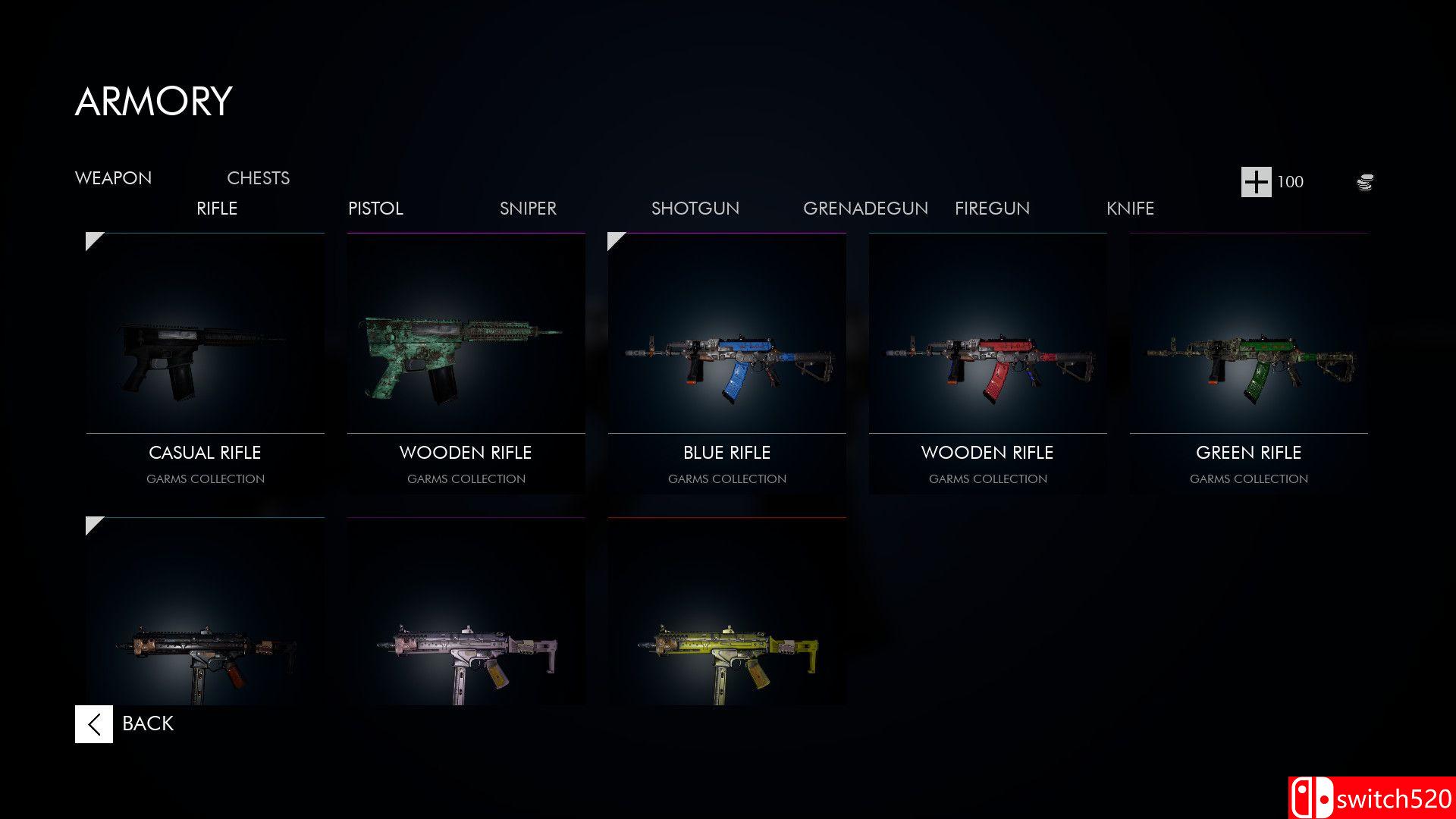Viewport: 1456px width, 819px height.
Task: Go back from the Armory
Action: [x=125, y=723]
